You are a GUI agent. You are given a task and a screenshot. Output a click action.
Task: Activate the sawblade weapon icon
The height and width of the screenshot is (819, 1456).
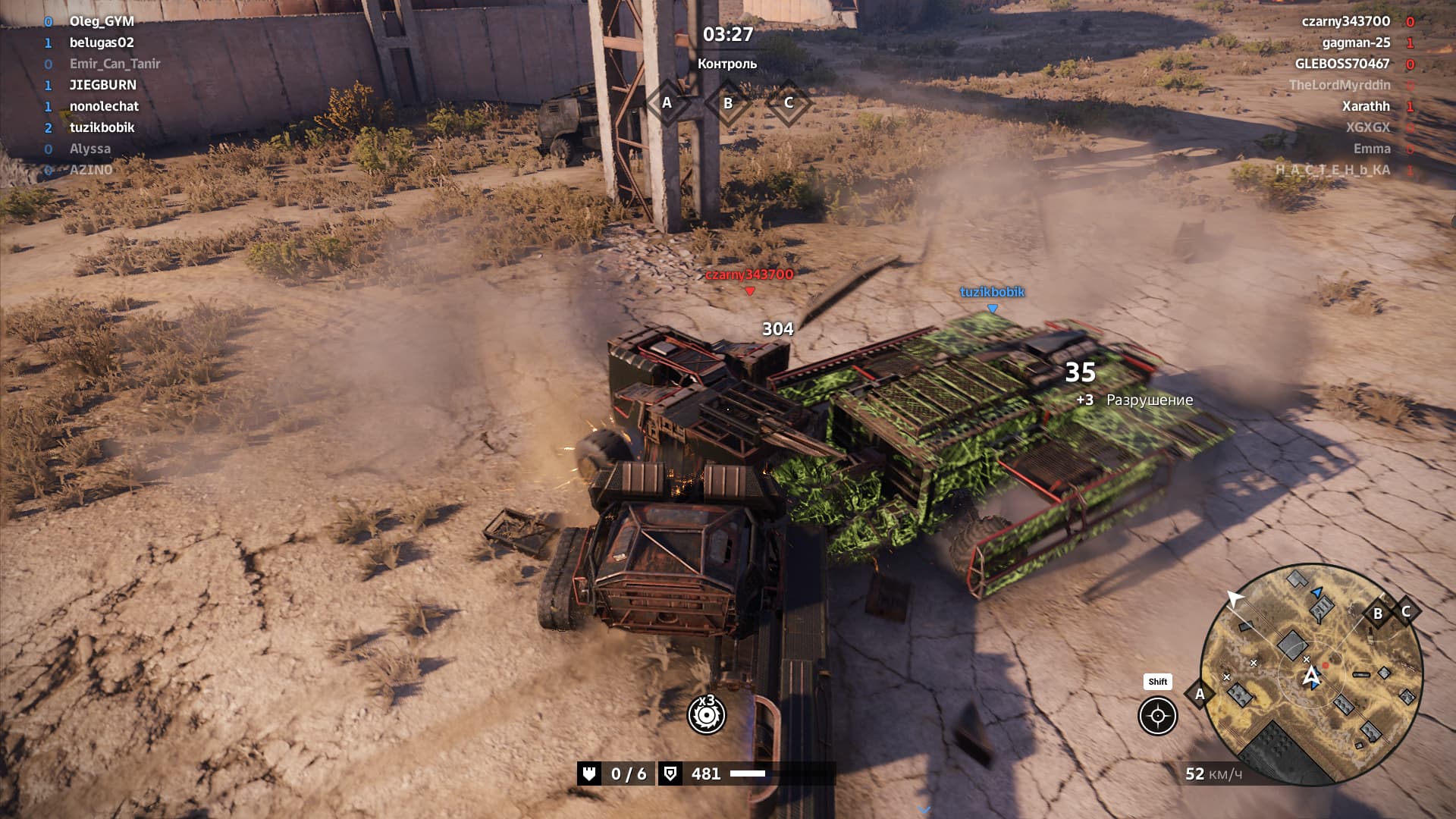point(706,715)
